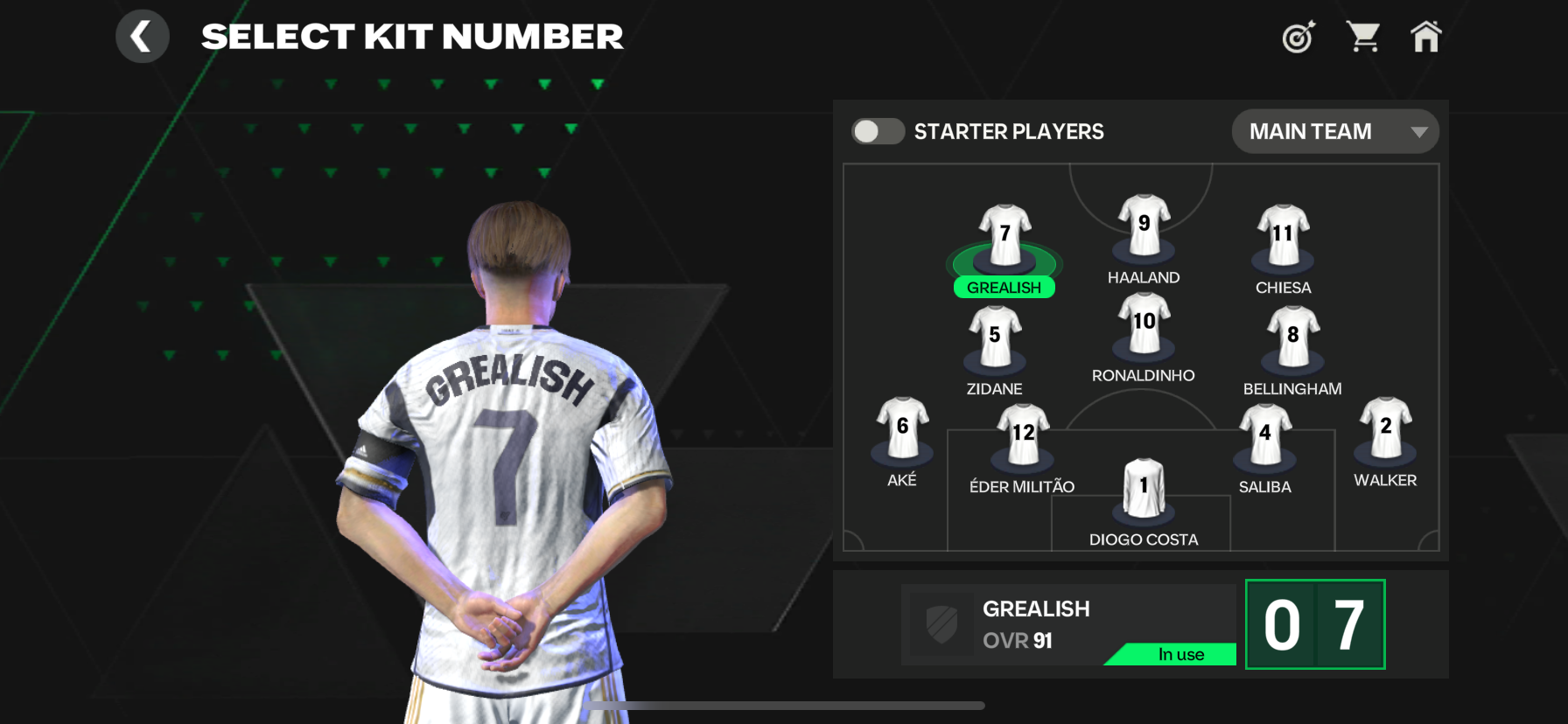
Task: Open the objectives target icon
Action: click(1298, 38)
